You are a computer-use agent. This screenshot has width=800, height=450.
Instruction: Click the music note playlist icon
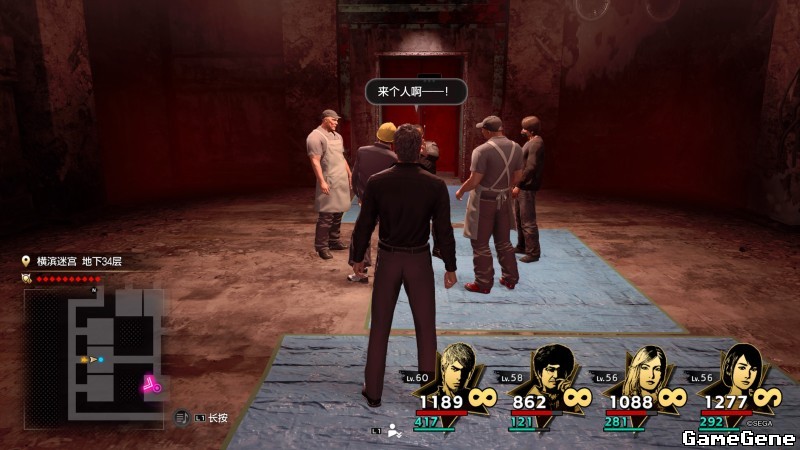181,416
